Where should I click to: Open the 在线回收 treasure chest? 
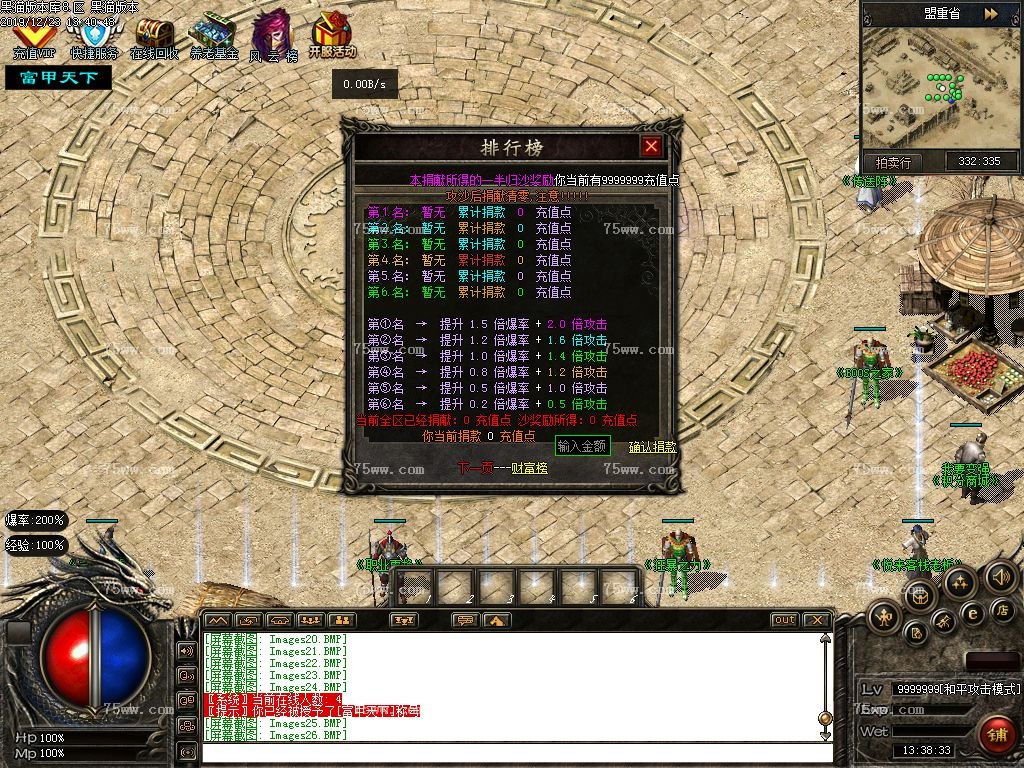154,37
